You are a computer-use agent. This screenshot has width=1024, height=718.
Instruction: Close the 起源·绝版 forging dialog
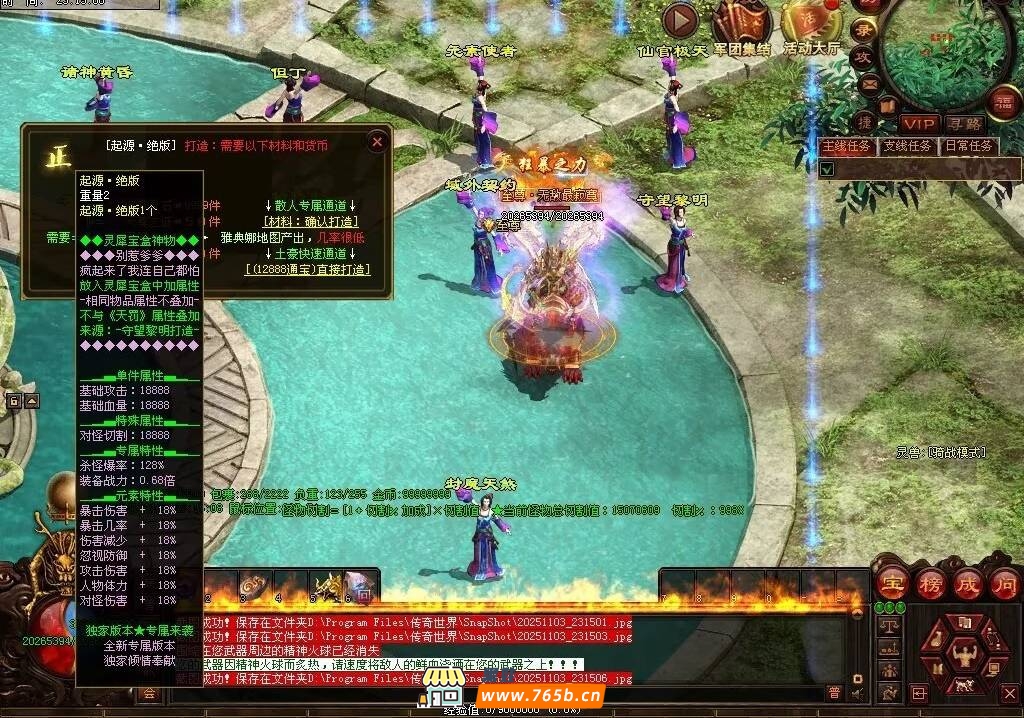(x=377, y=142)
